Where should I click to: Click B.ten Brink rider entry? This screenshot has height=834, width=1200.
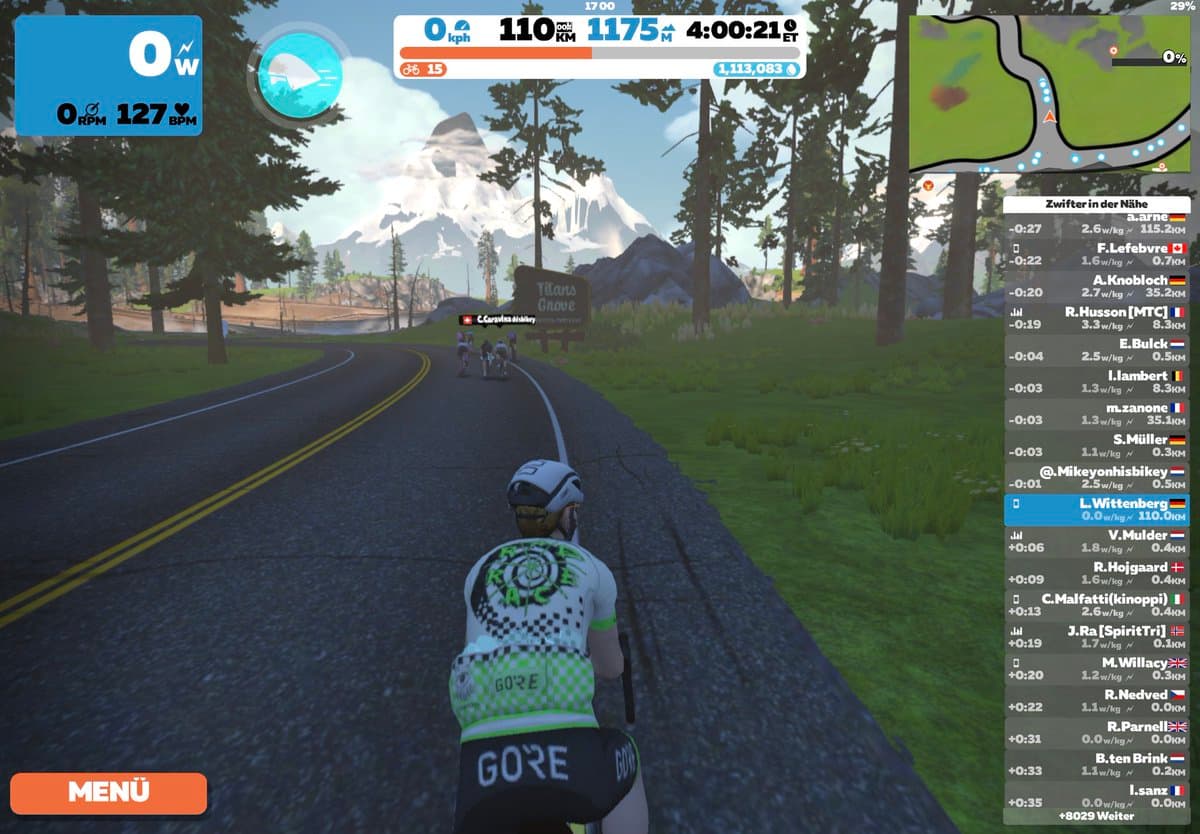pyautogui.click(x=1096, y=765)
